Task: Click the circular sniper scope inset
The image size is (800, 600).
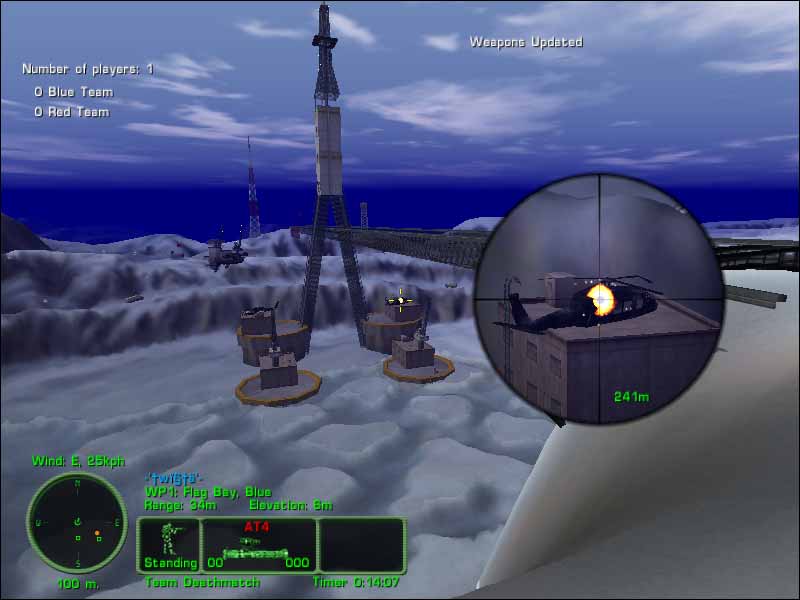Action: pyautogui.click(x=600, y=298)
